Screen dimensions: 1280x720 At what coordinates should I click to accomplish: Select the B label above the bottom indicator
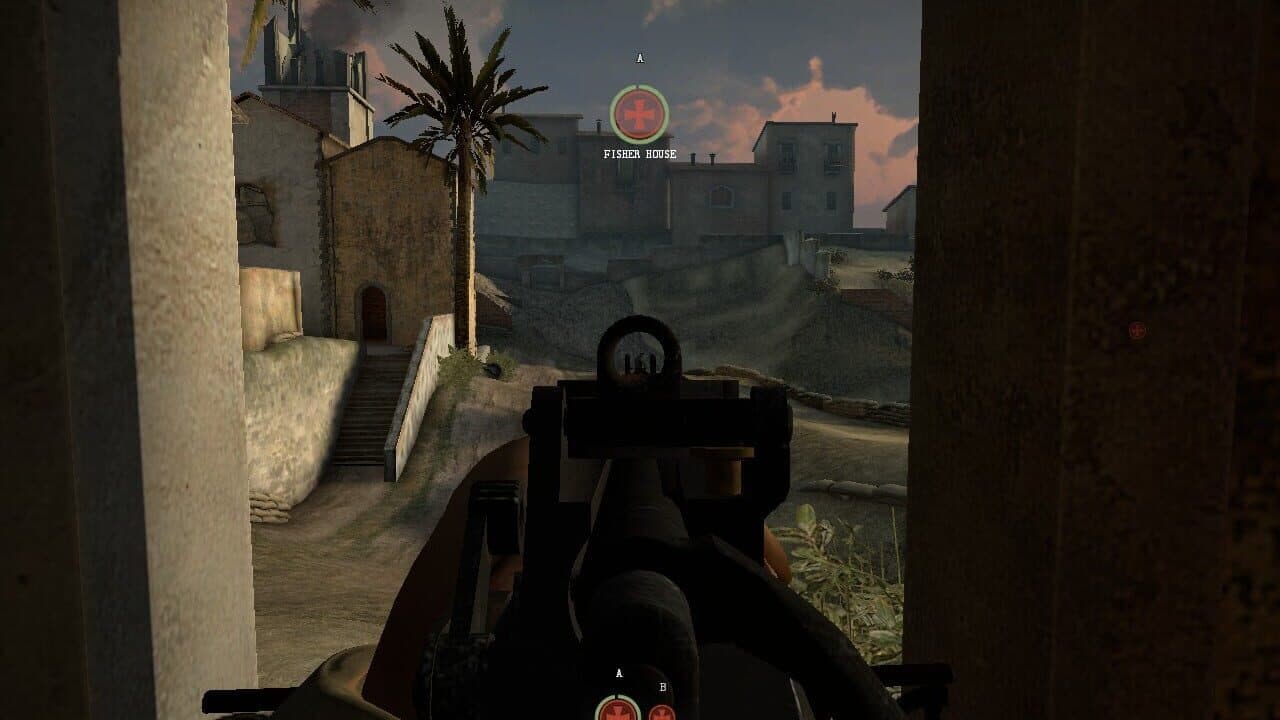tap(661, 687)
